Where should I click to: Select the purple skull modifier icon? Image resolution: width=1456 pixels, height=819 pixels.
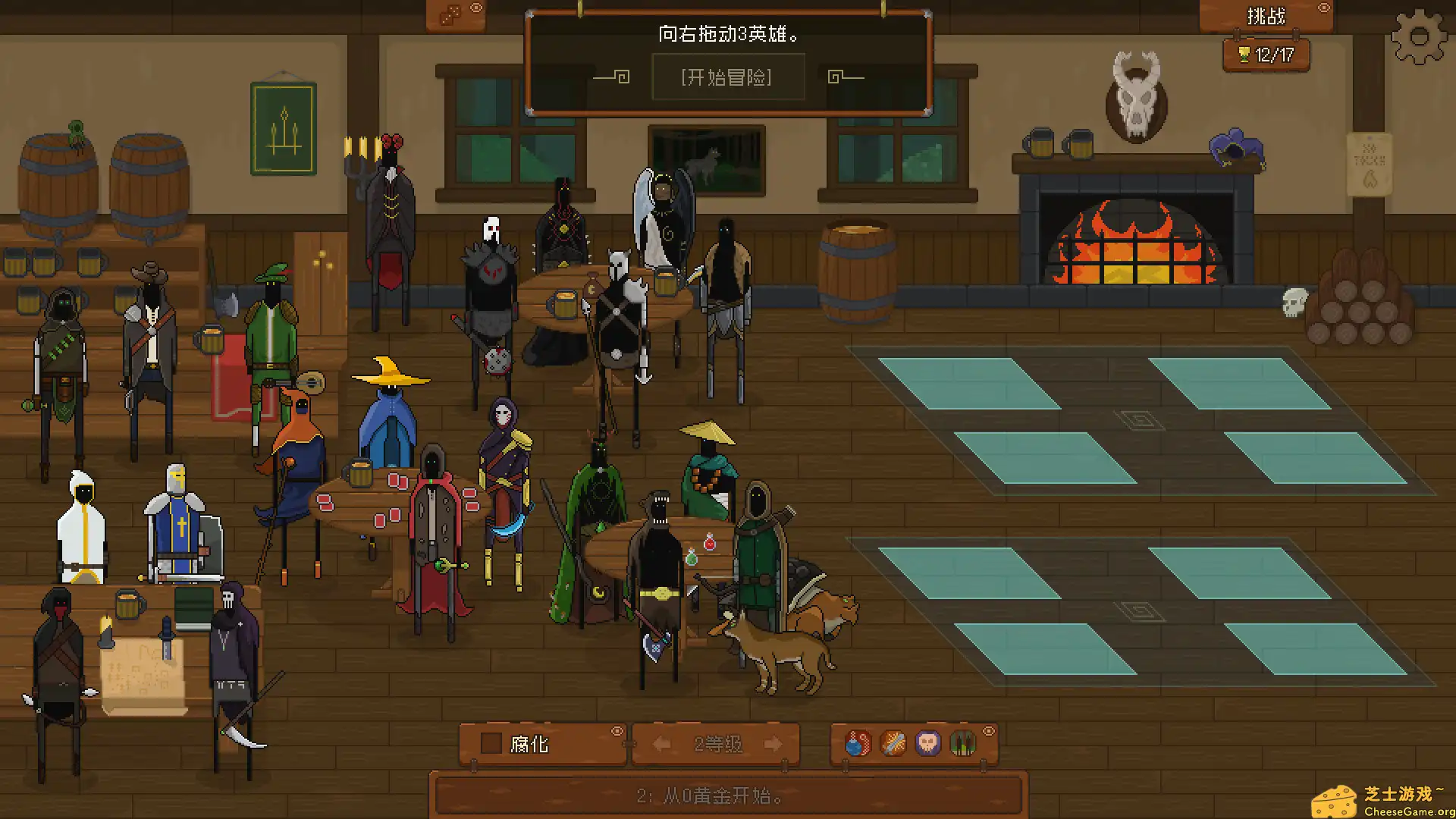point(927,743)
